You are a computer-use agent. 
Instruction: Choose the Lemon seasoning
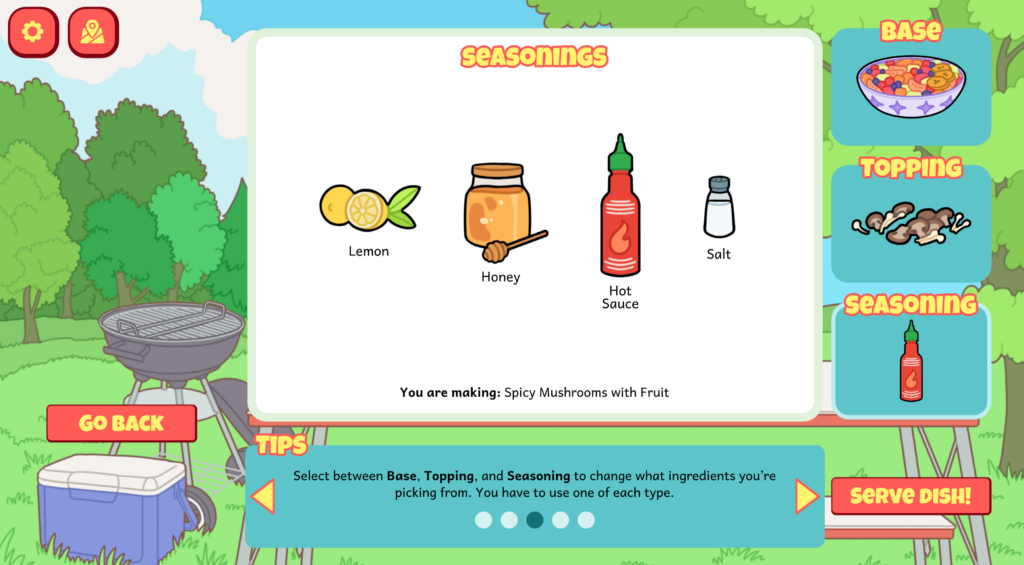coord(369,208)
